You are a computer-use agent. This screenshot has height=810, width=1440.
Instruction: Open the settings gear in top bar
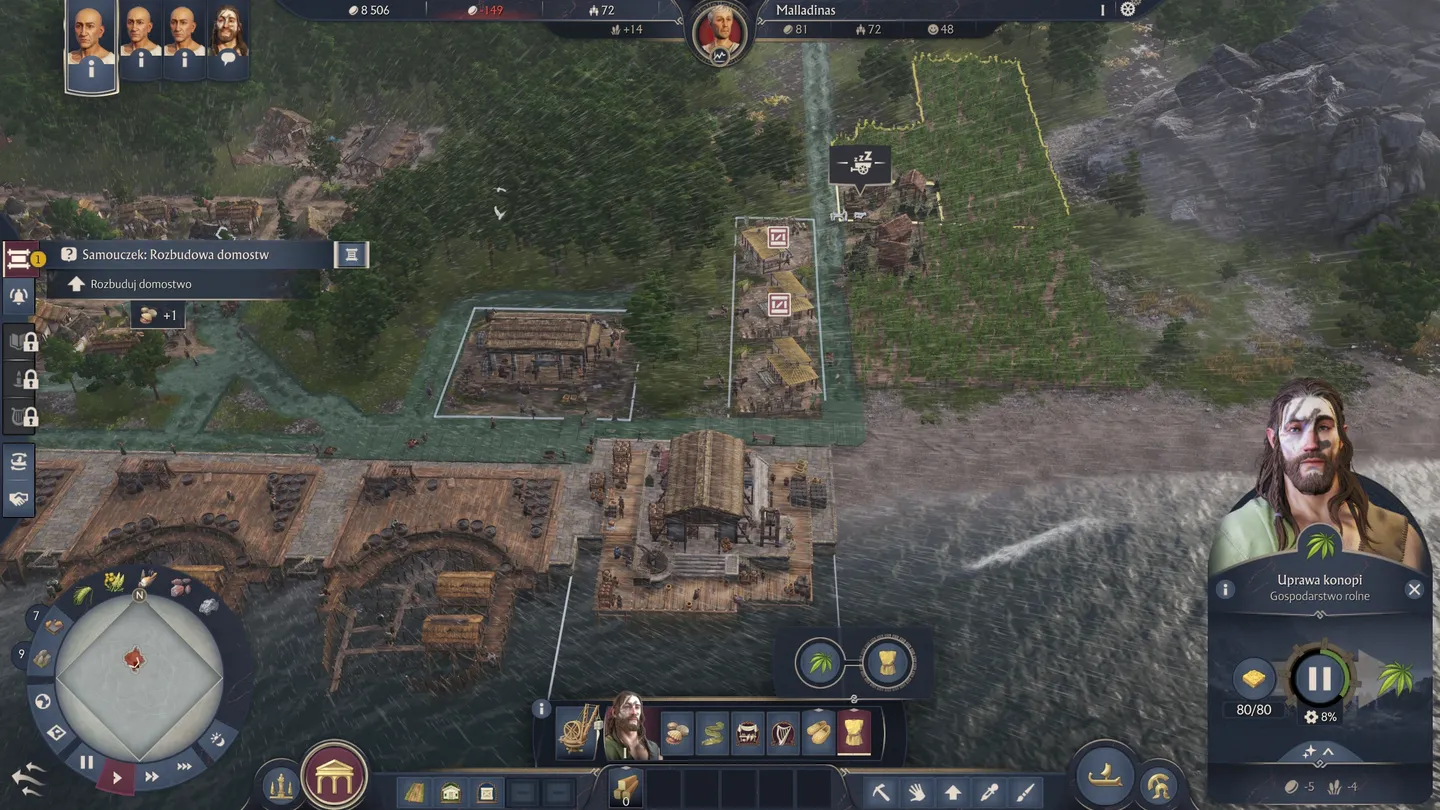click(1128, 10)
